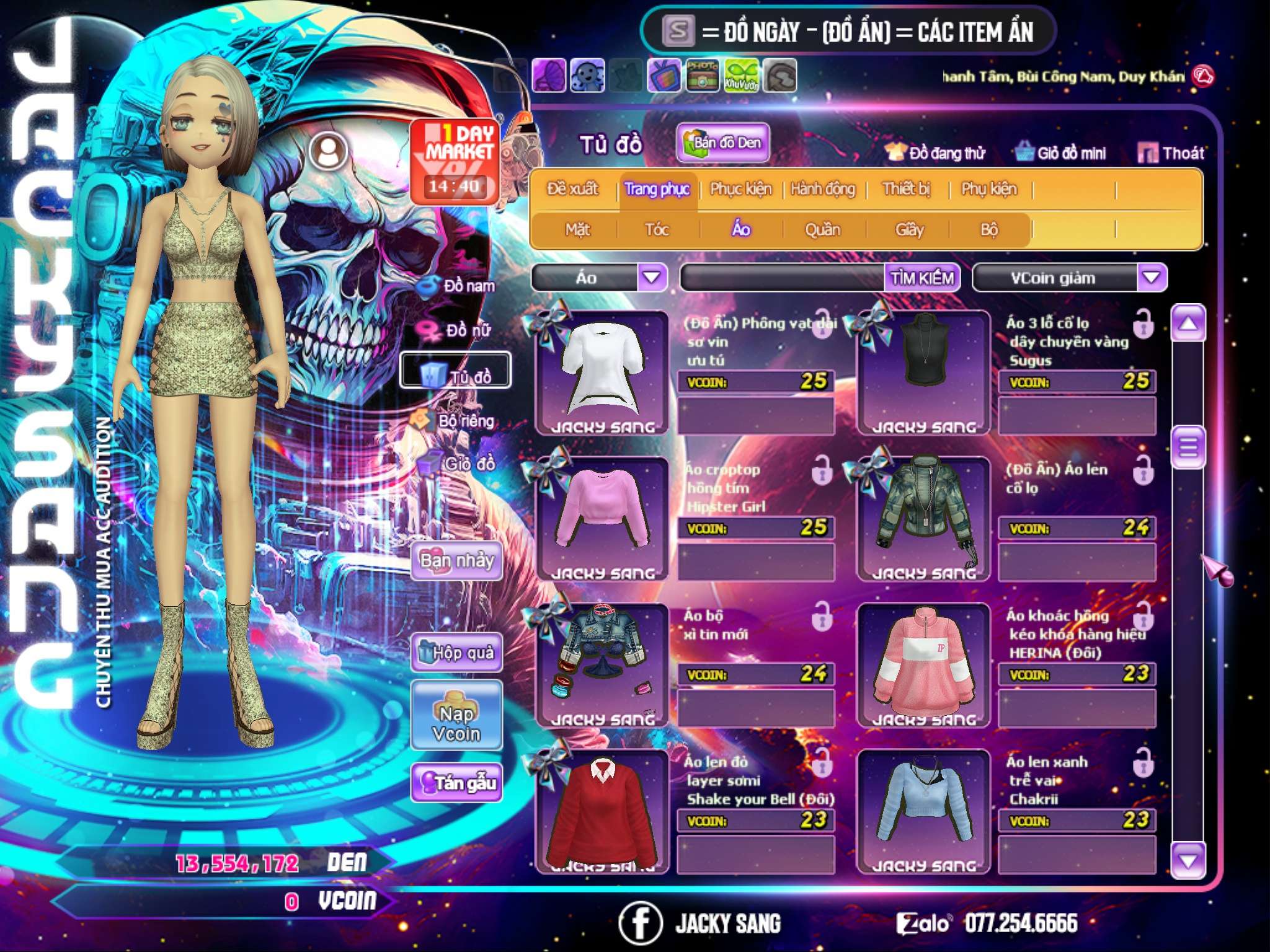Choose the Tóc hair sub-tab
The width and height of the screenshot is (1270, 952).
coord(657,230)
